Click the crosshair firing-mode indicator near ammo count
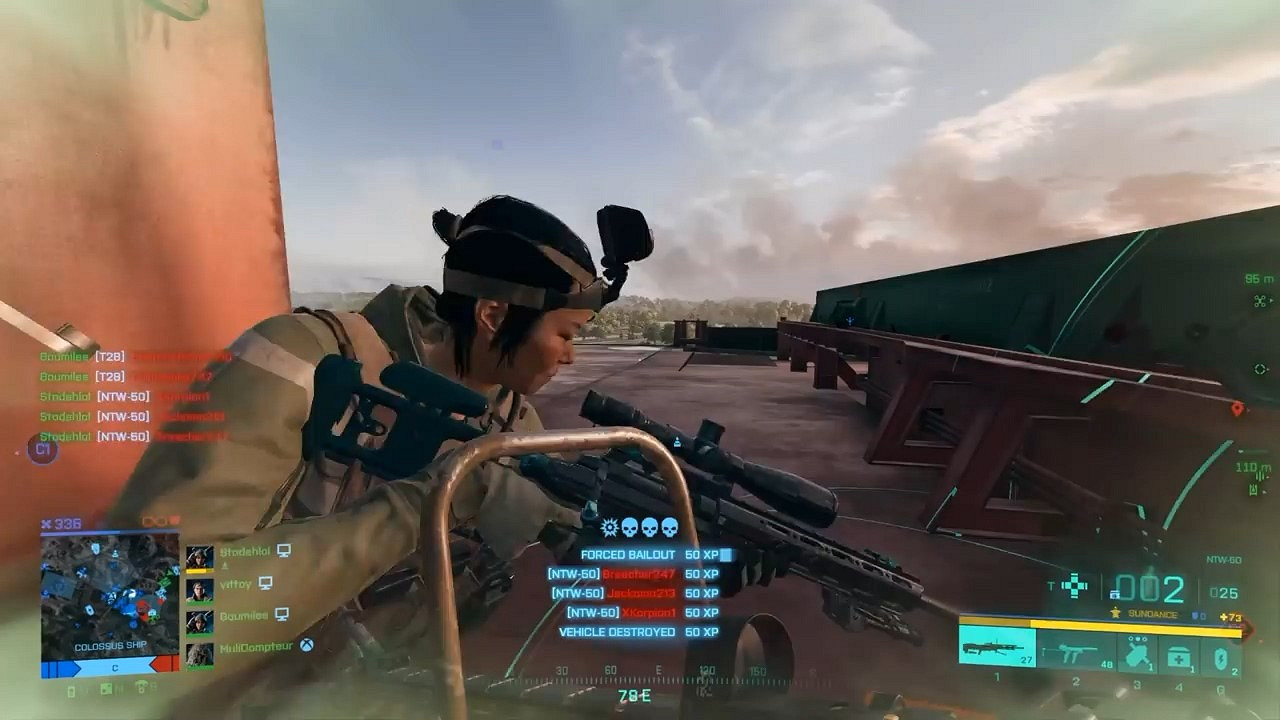1280x720 pixels. pyautogui.click(x=1075, y=587)
